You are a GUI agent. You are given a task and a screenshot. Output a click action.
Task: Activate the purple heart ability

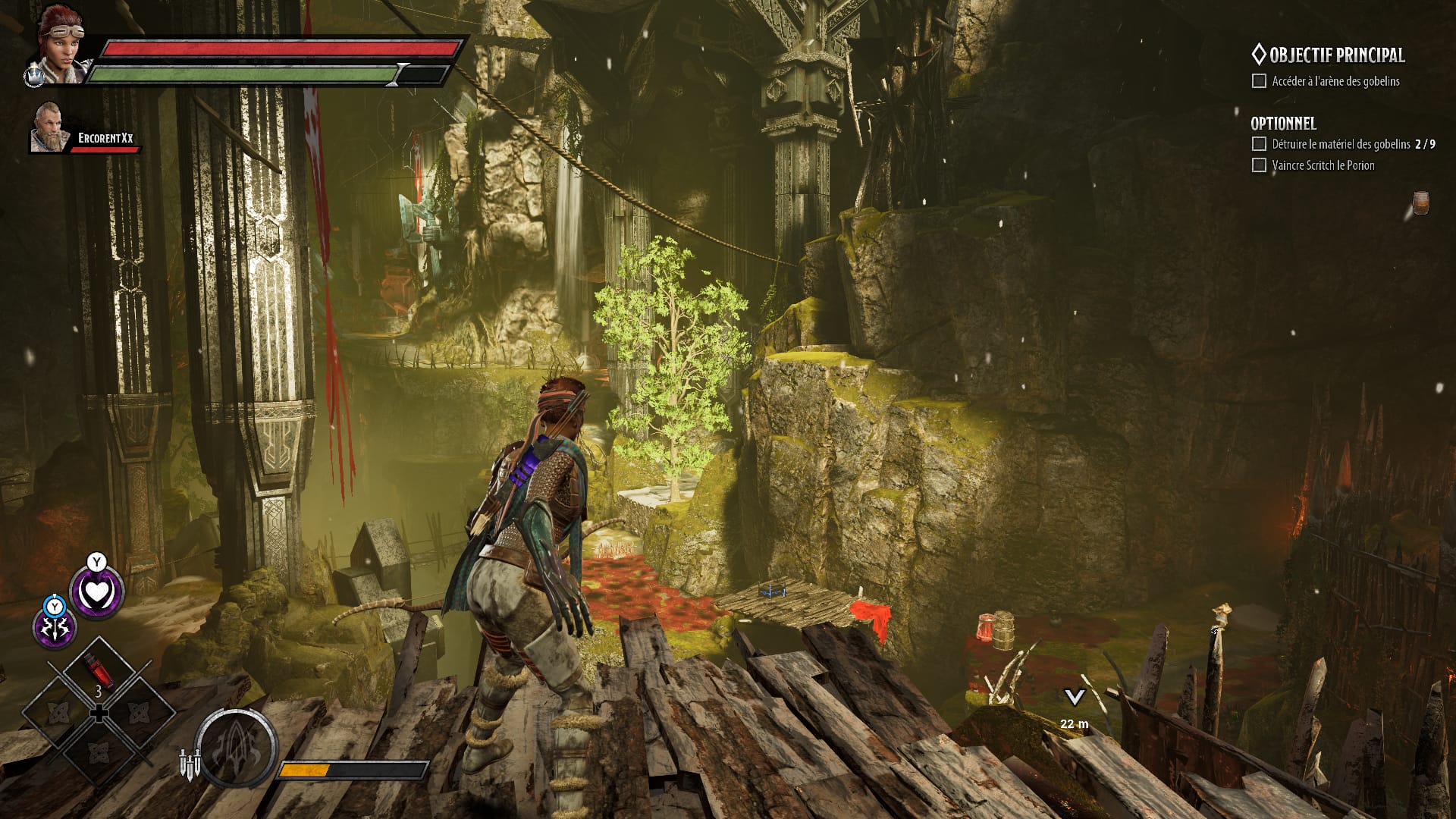[x=96, y=593]
